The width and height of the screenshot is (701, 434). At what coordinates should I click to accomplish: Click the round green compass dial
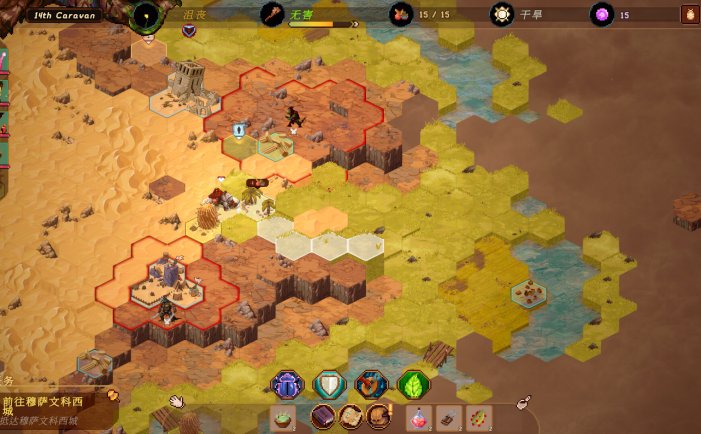coord(147,15)
